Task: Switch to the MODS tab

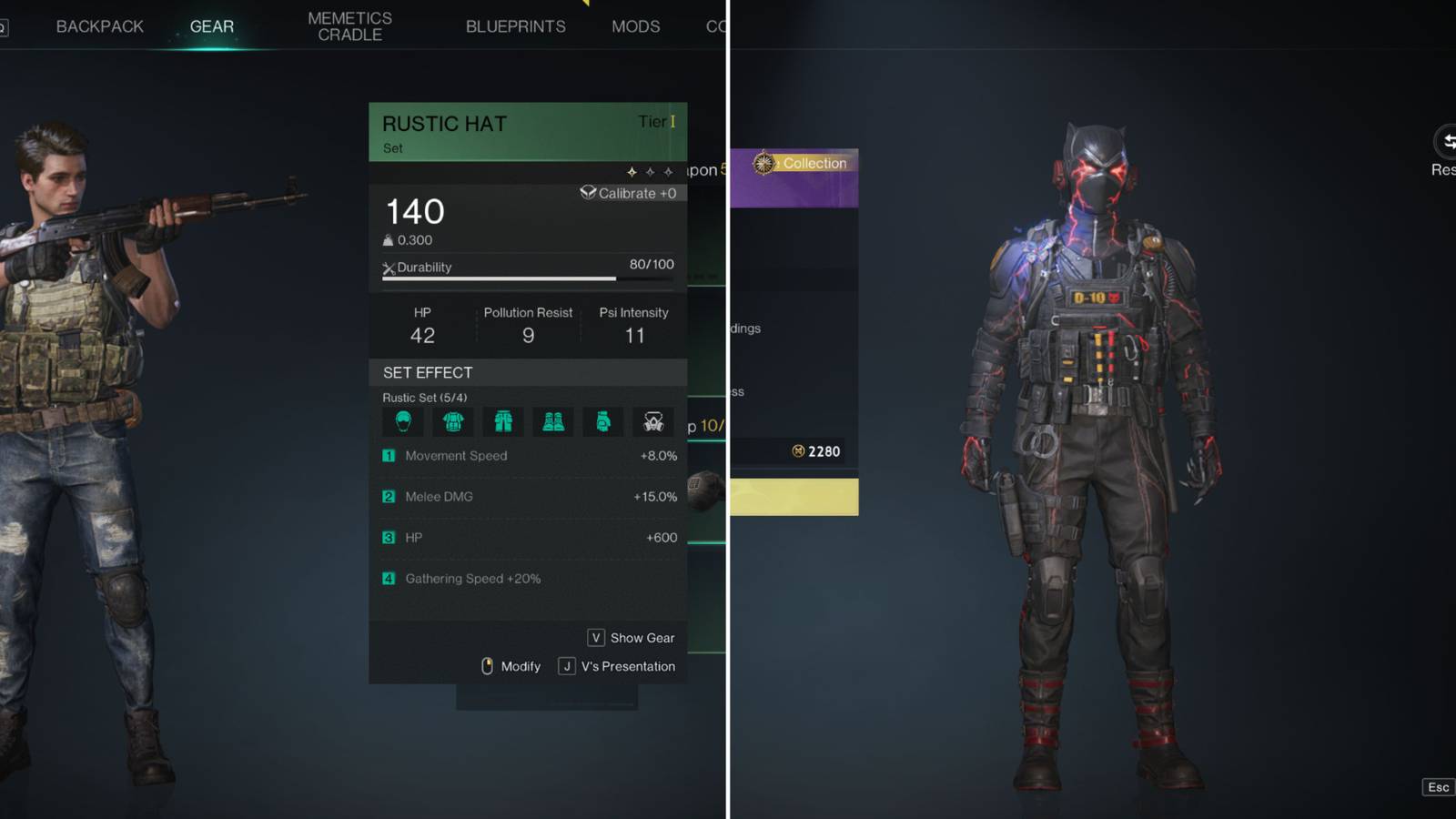Action: tap(635, 26)
